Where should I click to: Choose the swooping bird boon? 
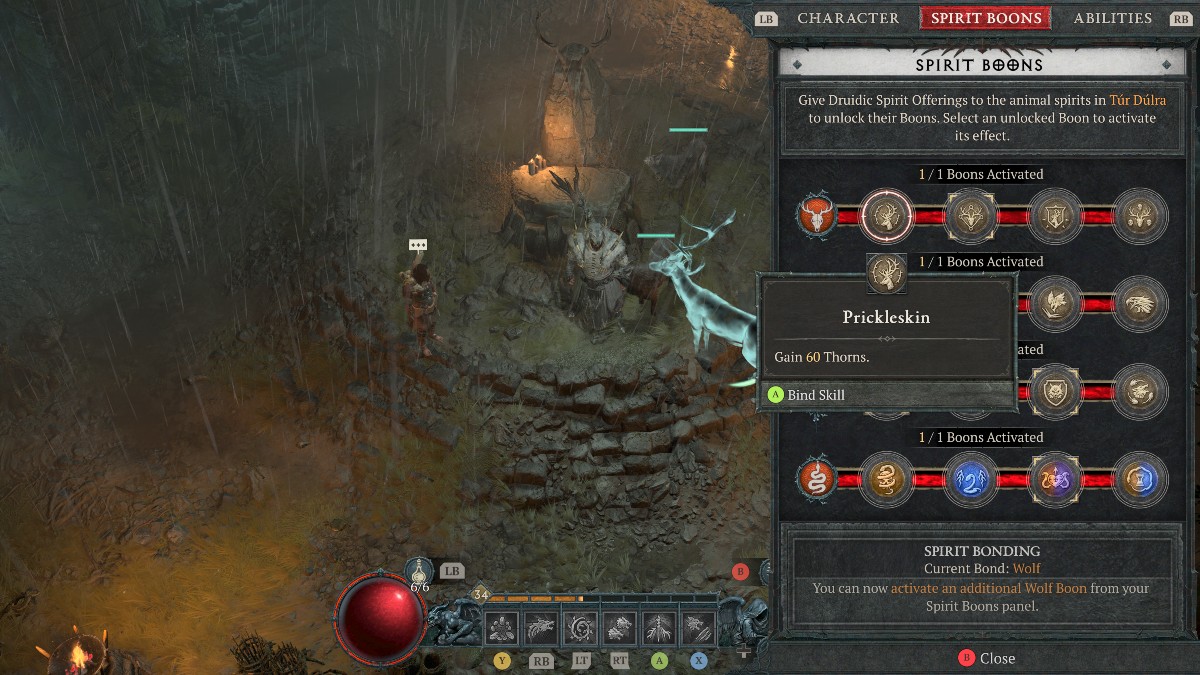click(1053, 302)
